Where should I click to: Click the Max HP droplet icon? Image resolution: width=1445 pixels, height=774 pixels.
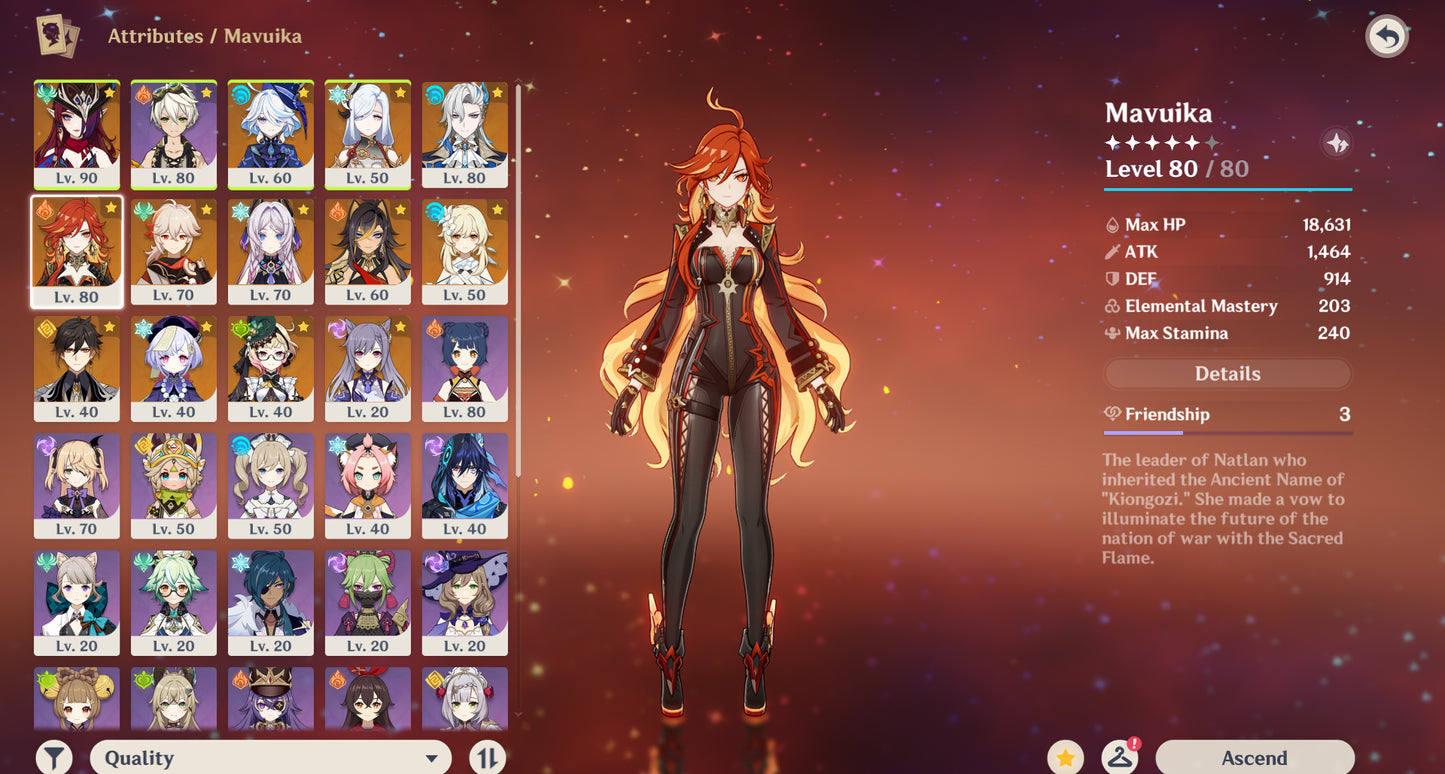tap(1113, 224)
